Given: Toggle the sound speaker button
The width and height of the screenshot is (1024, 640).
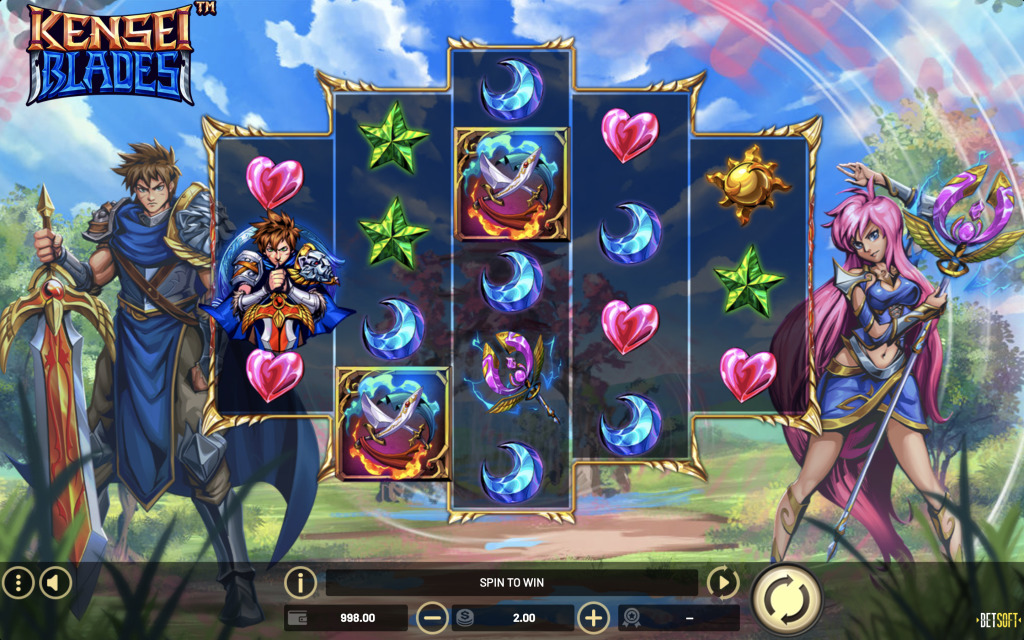Looking at the screenshot, I should pos(55,582).
